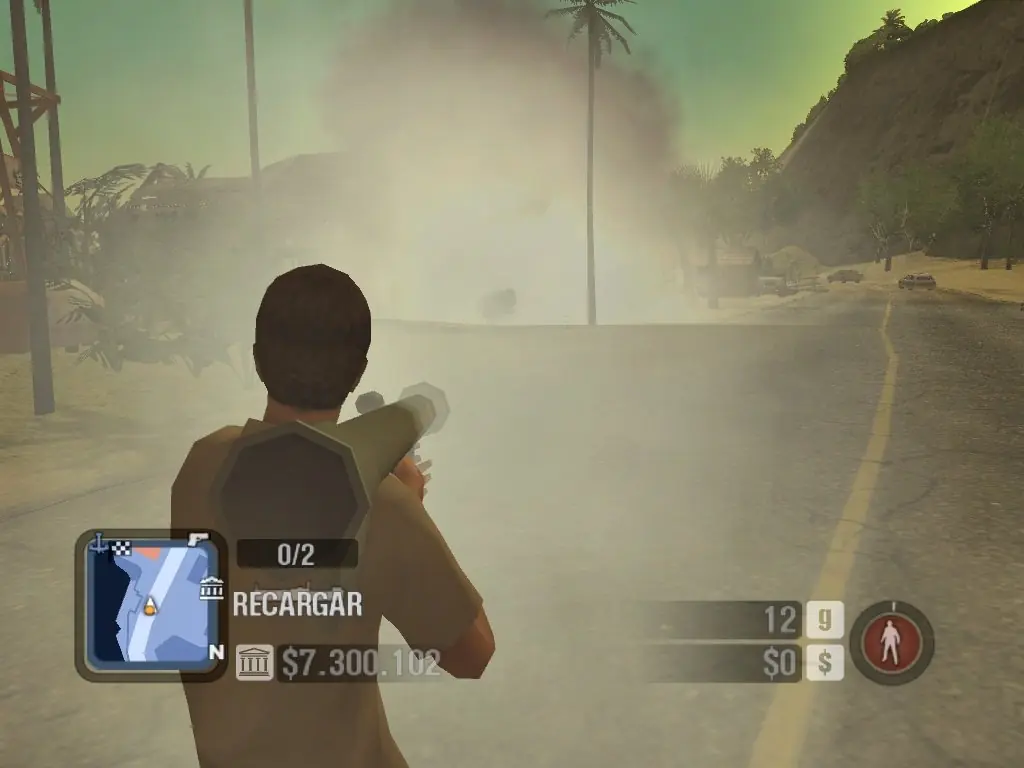Click the dollar sign cash icon
The height and width of the screenshot is (768, 1024).
825,662
